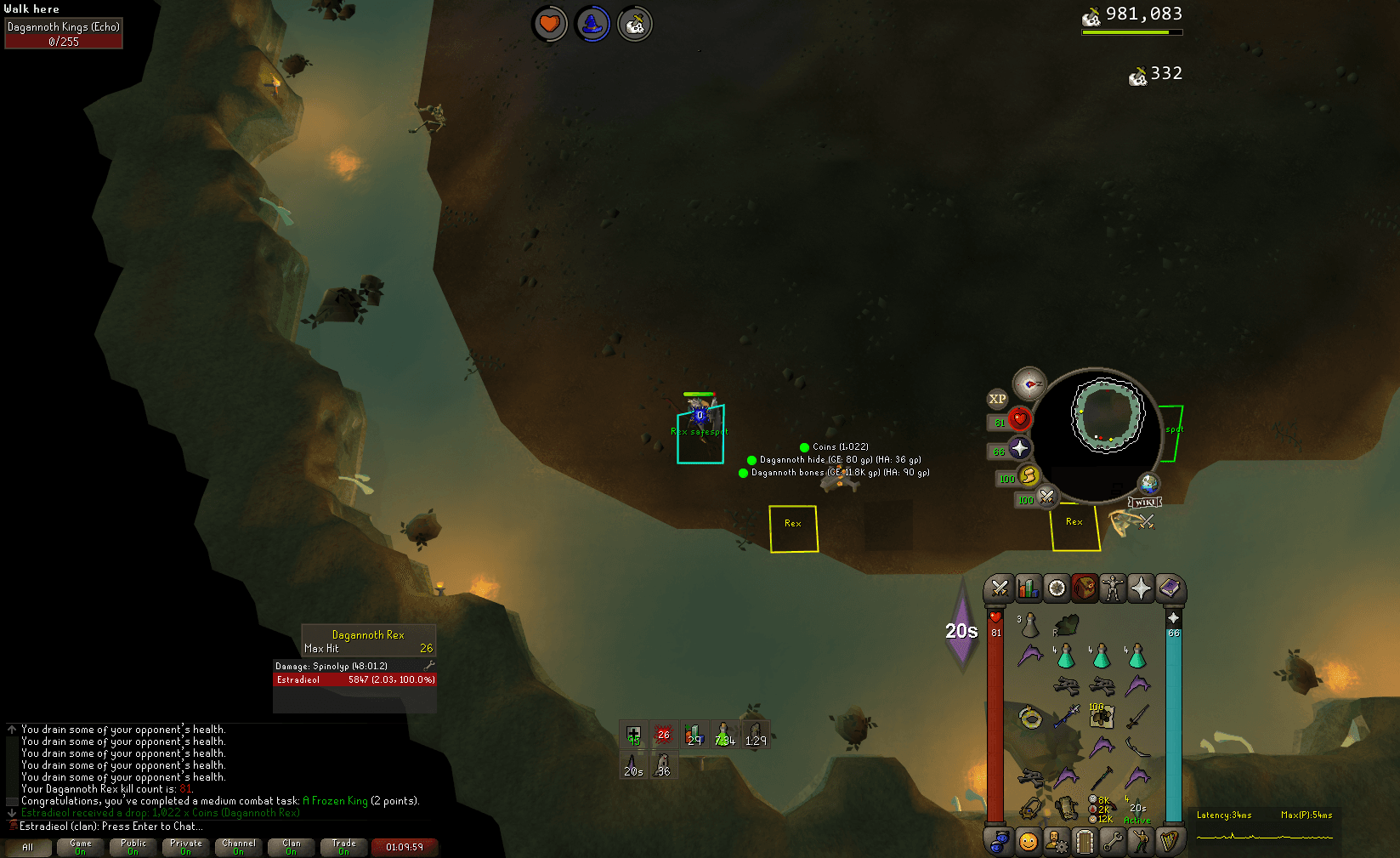The width and height of the screenshot is (1400, 858).
Task: Click the Wiki lookup banner
Action: tap(1144, 502)
